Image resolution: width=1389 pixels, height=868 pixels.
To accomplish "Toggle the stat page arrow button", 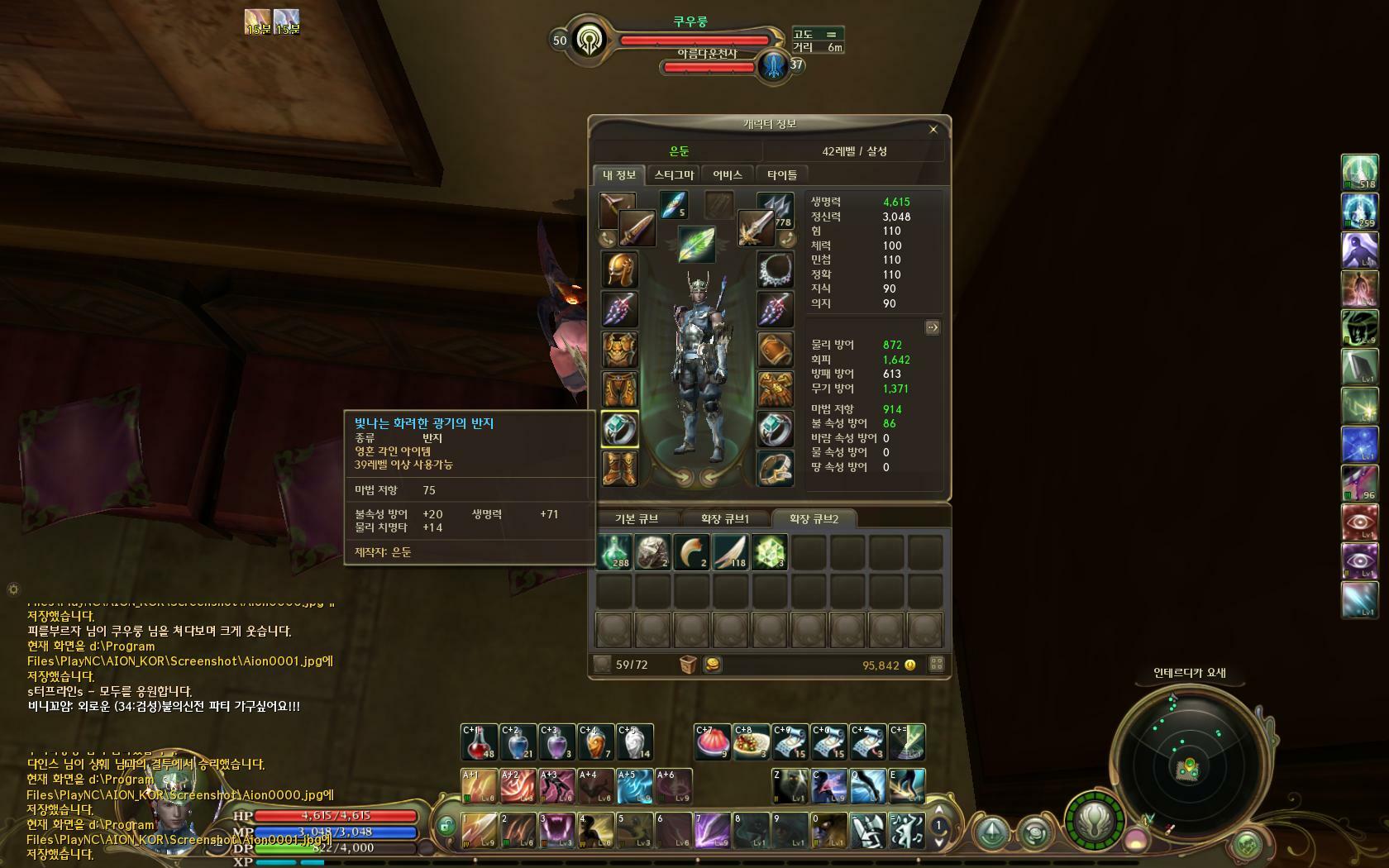I will coord(932,327).
